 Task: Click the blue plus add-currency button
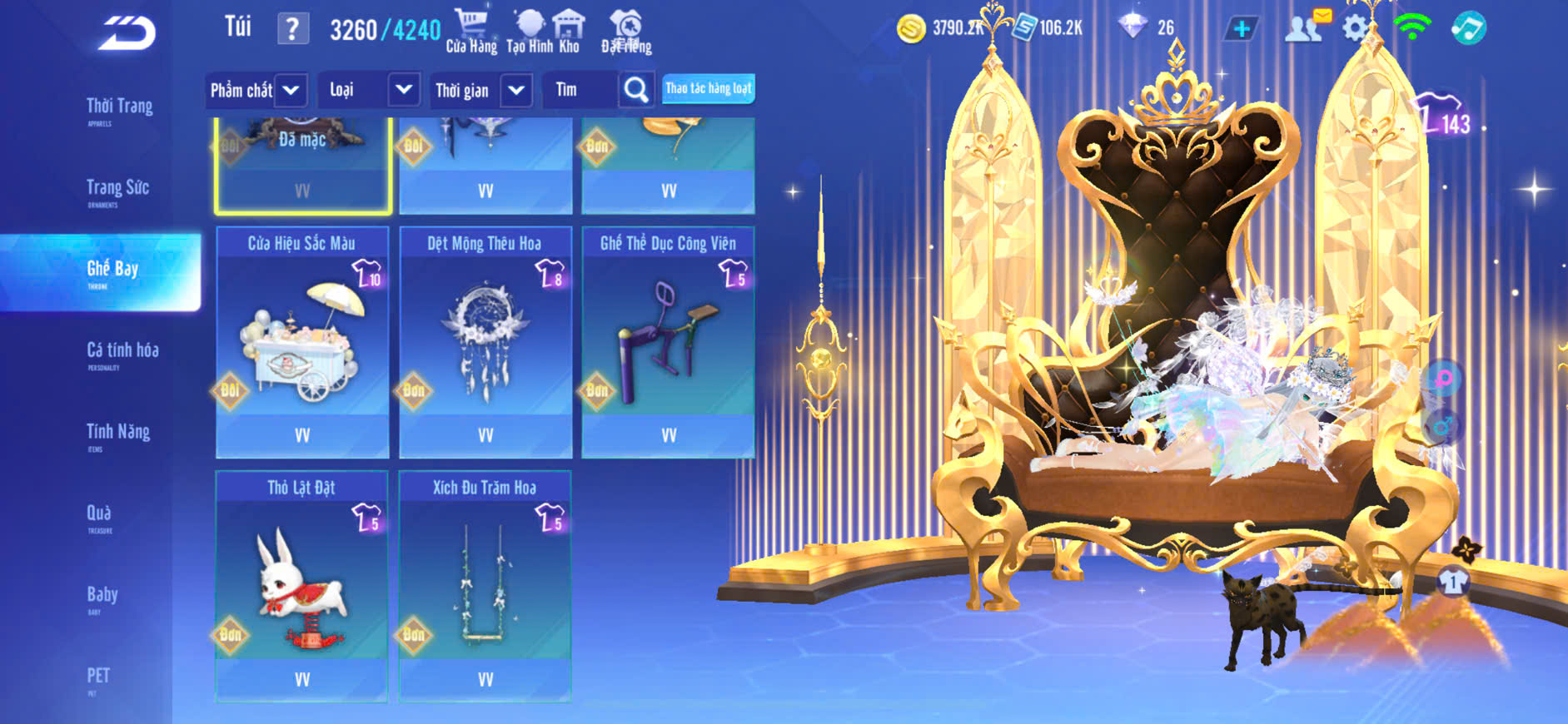1241,28
